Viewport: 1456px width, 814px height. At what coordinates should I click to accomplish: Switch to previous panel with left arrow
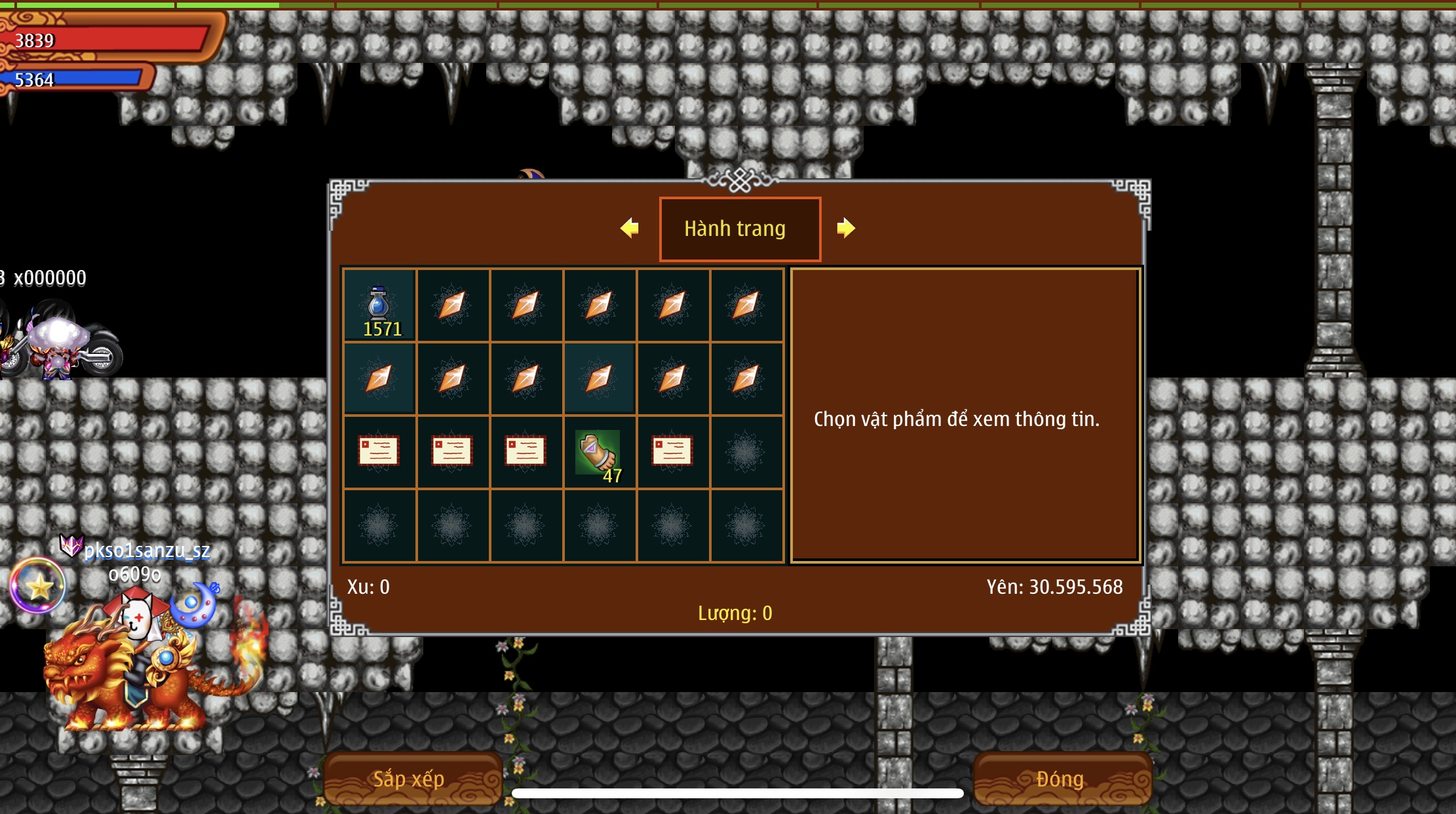(x=630, y=228)
